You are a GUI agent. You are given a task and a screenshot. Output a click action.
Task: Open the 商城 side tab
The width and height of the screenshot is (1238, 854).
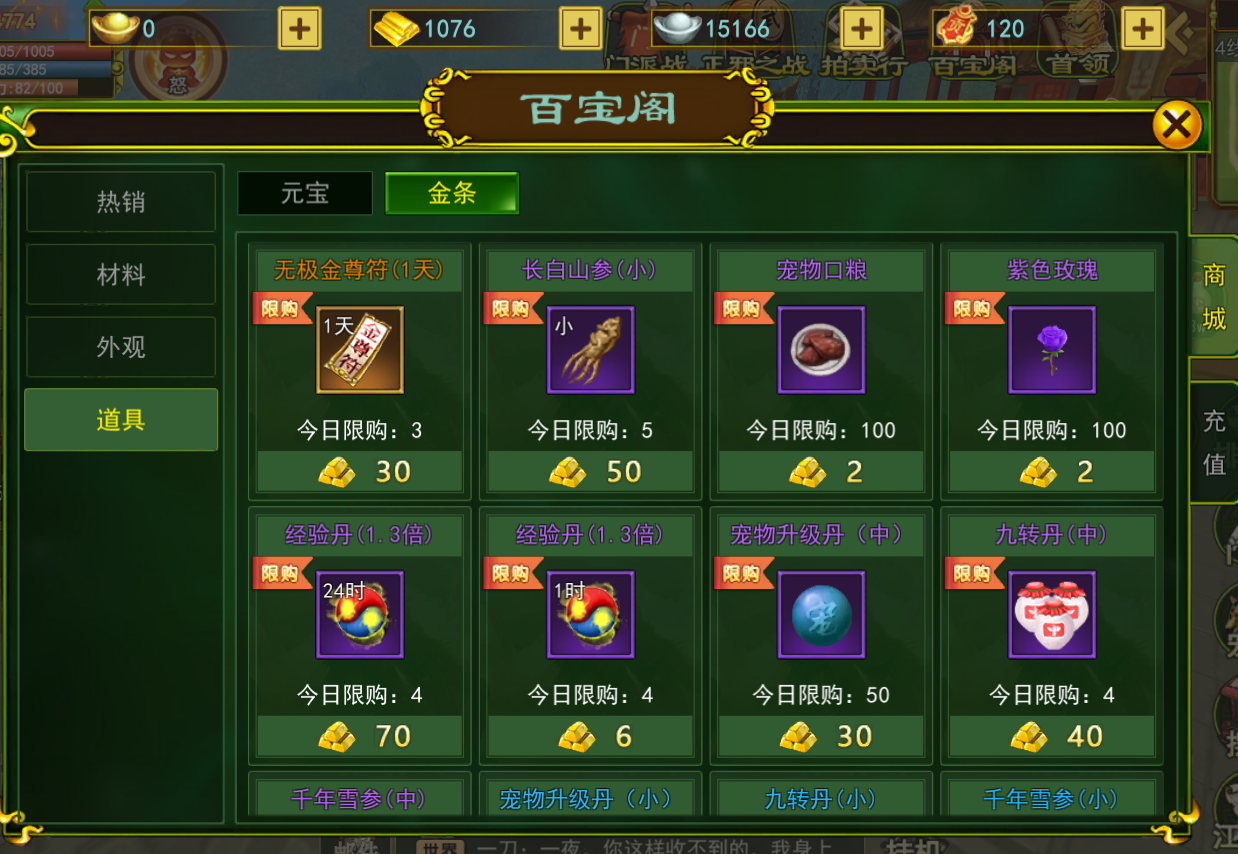1214,297
